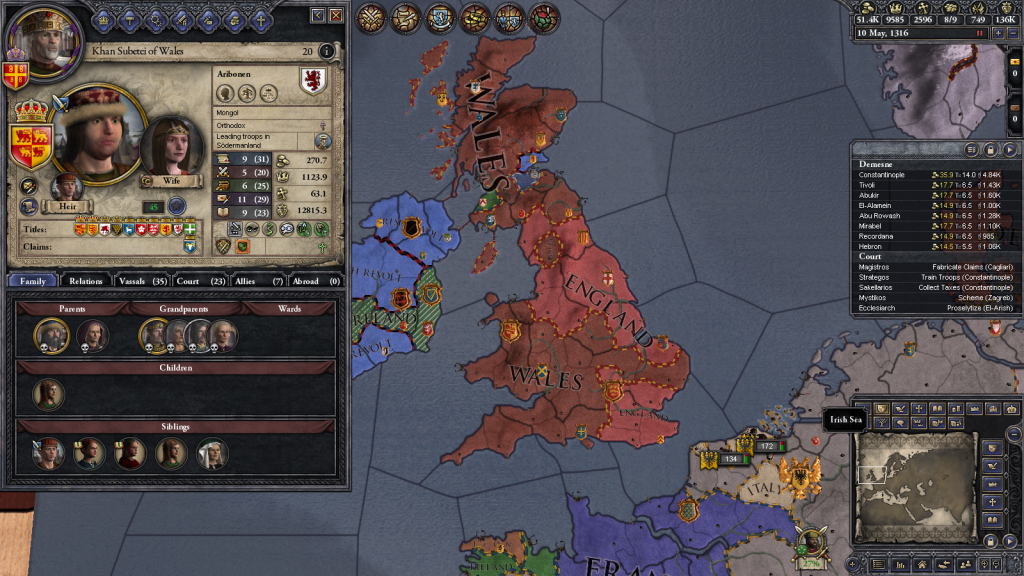Select Constantinople in the Demesne list

pos(880,175)
